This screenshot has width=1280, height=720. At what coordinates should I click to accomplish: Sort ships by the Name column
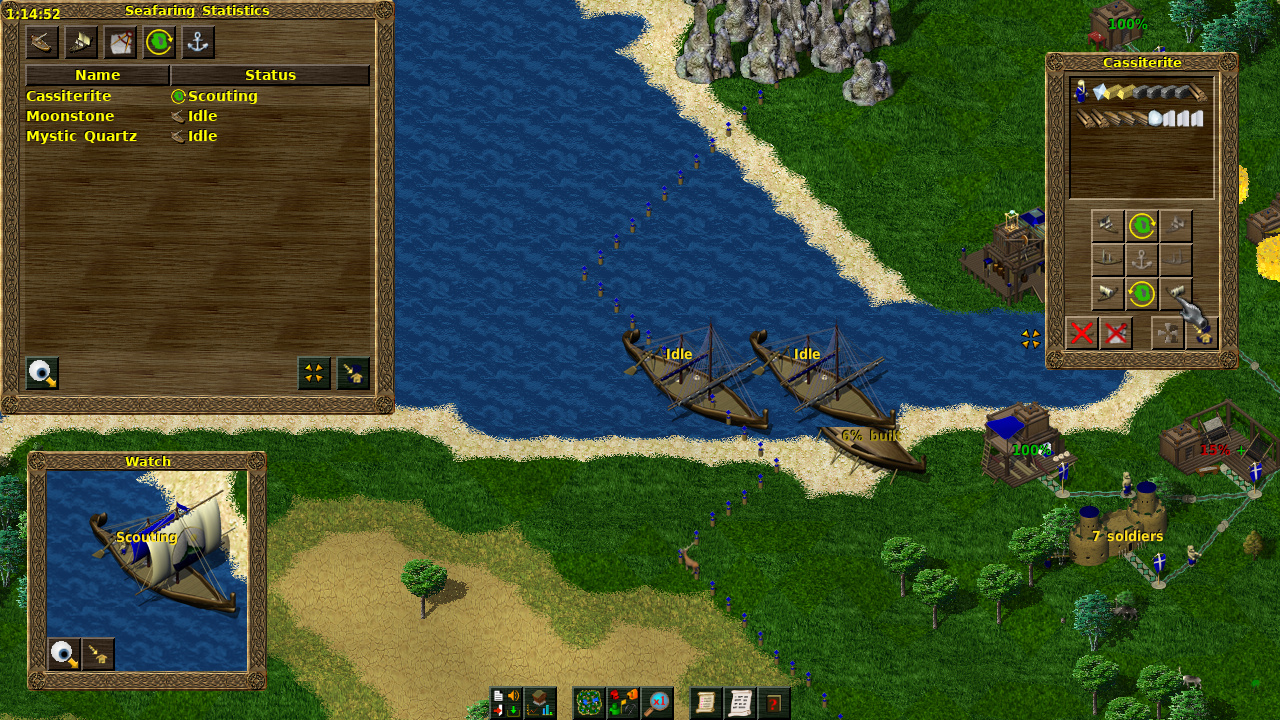[x=97, y=75]
